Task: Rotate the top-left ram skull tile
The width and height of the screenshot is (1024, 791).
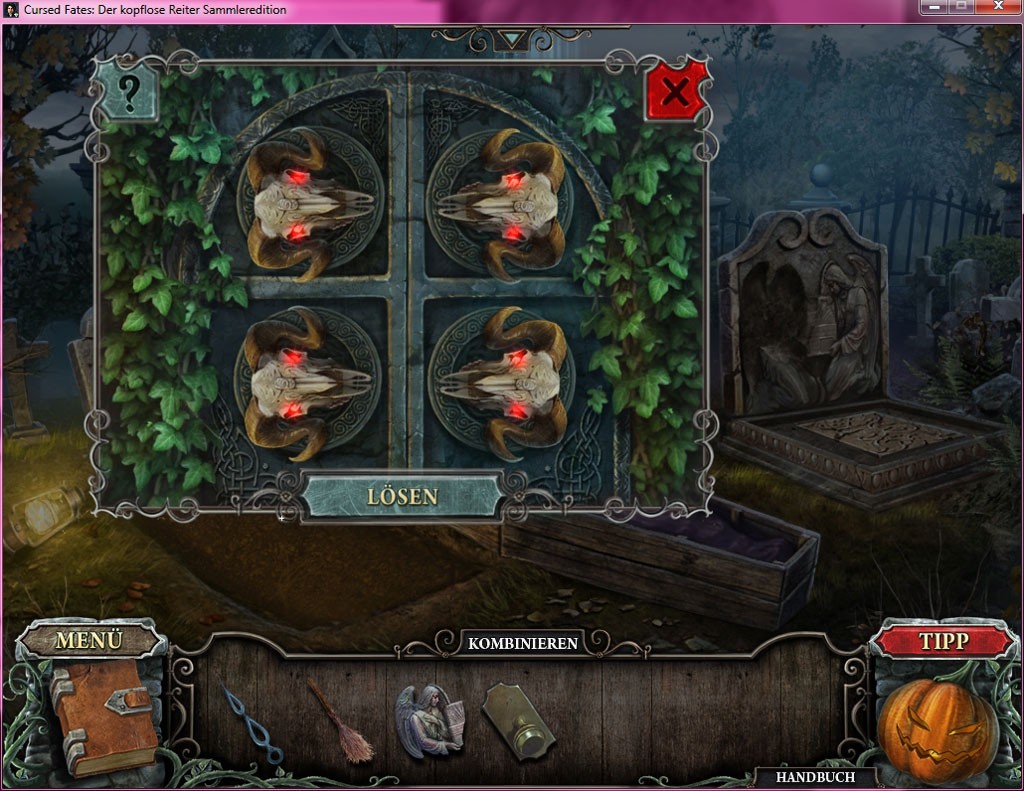Action: coord(308,204)
